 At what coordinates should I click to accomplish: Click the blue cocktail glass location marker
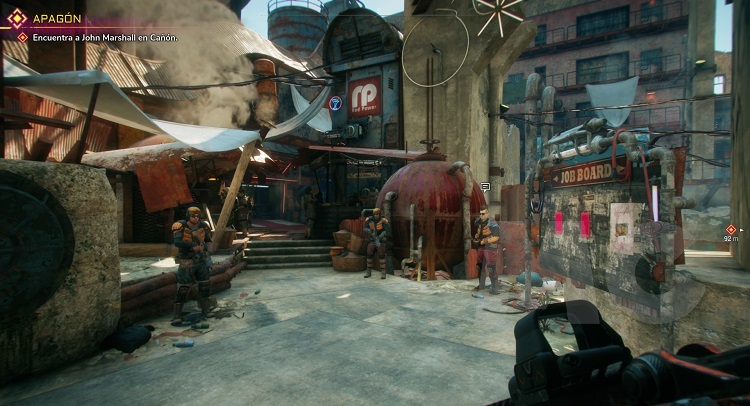pyautogui.click(x=335, y=102)
